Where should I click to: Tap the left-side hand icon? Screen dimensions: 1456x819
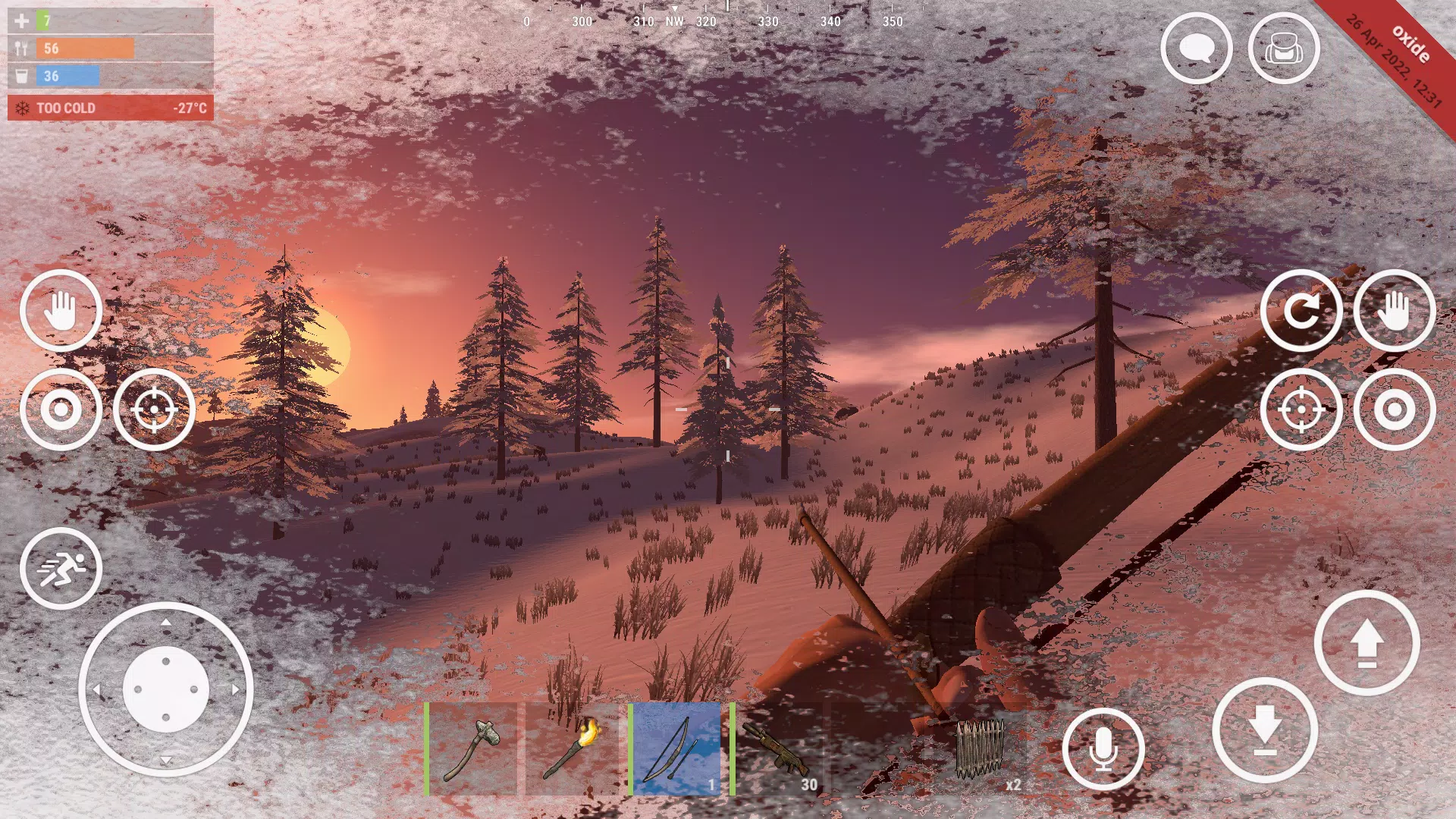tap(61, 311)
